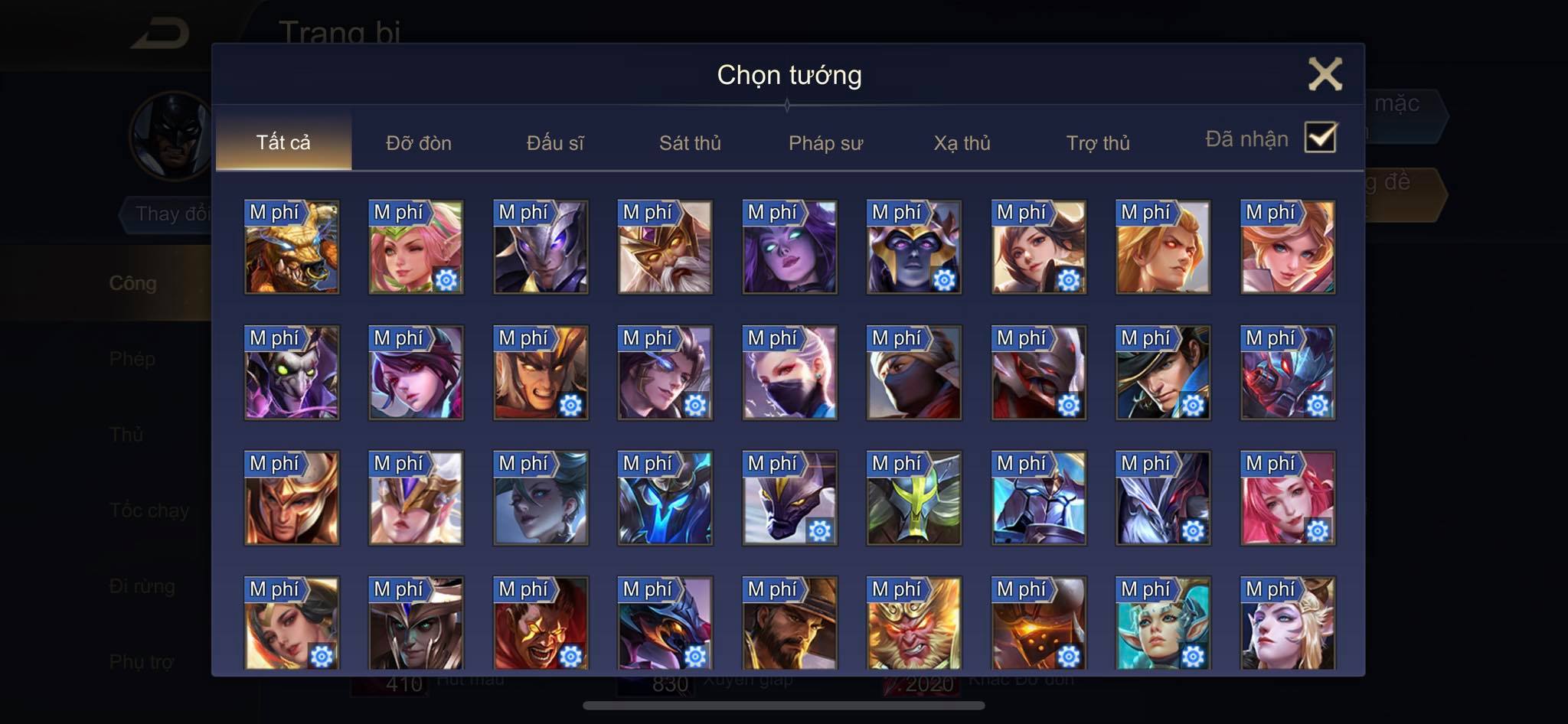This screenshot has height=724, width=1568.
Task: Open the Đấu sĩ hero category
Action: (555, 142)
